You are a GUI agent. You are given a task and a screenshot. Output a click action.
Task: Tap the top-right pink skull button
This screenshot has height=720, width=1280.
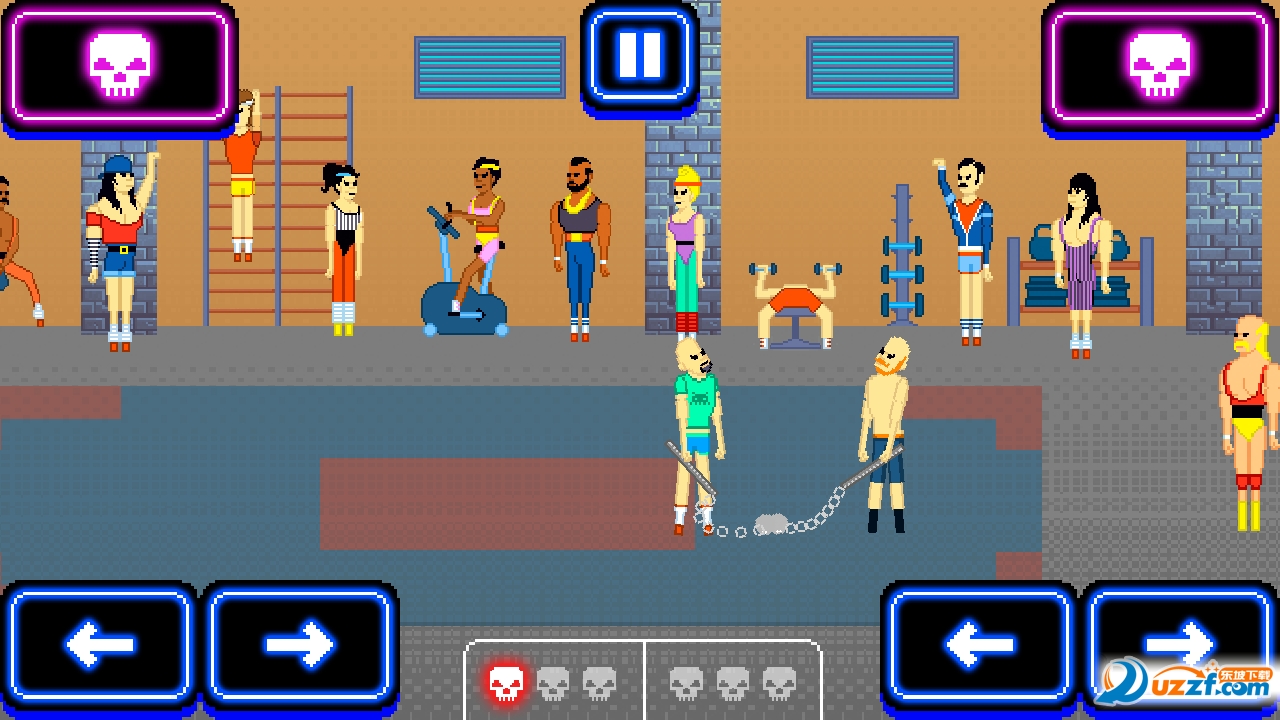tap(1159, 66)
